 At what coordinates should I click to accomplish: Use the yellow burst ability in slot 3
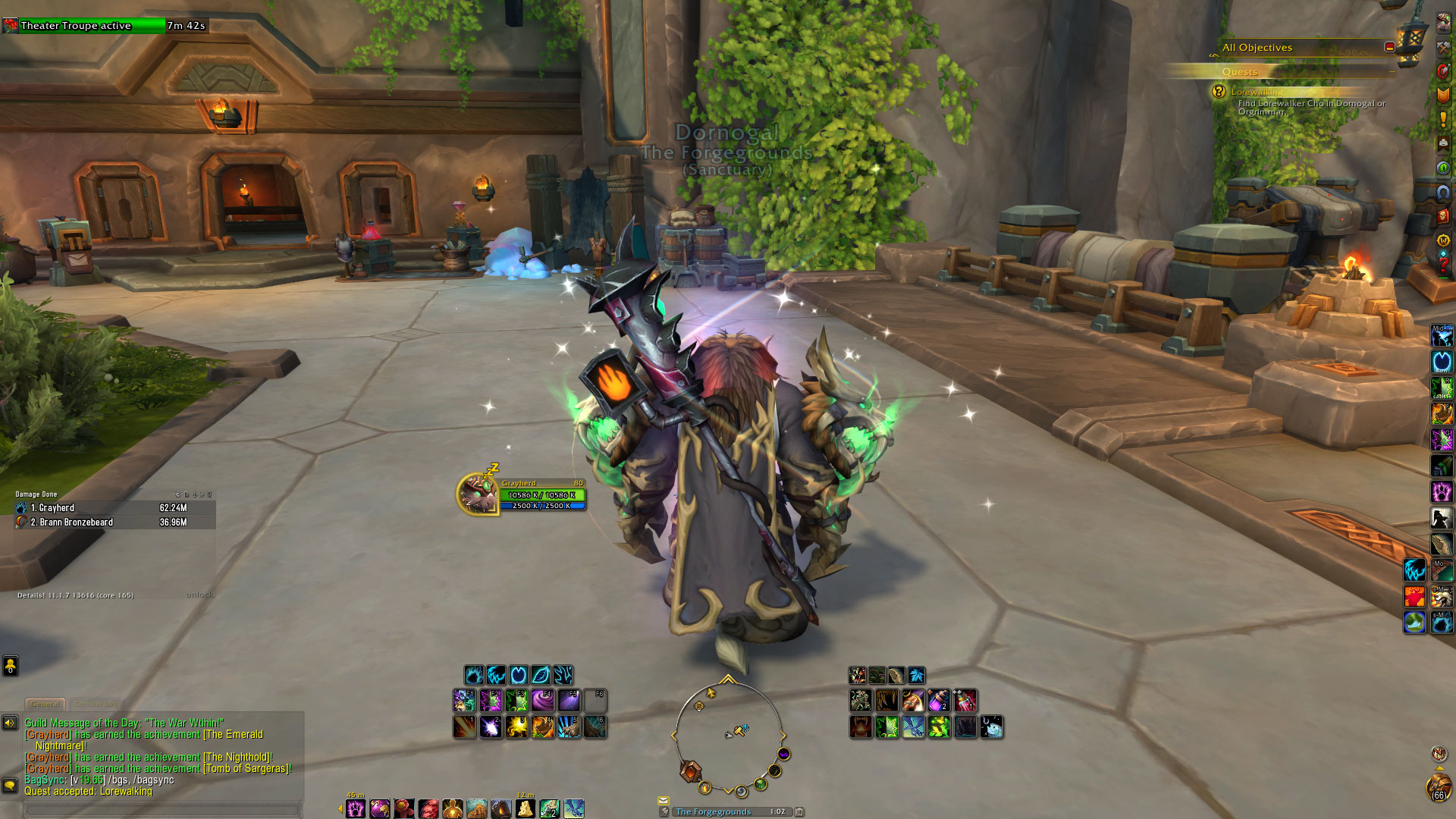pyautogui.click(x=517, y=727)
